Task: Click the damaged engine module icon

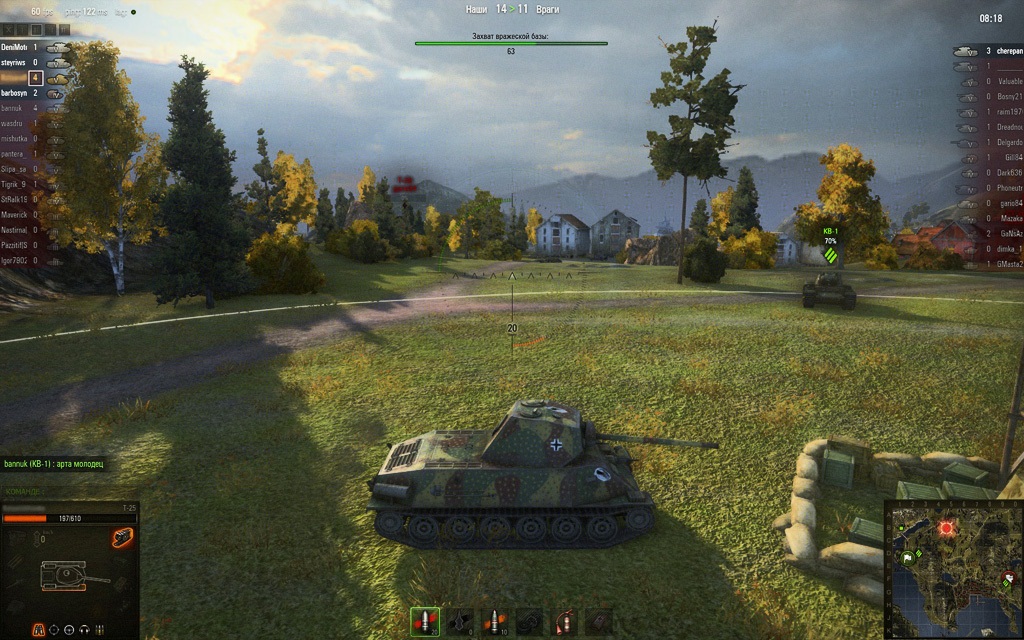Action: pyautogui.click(x=123, y=539)
